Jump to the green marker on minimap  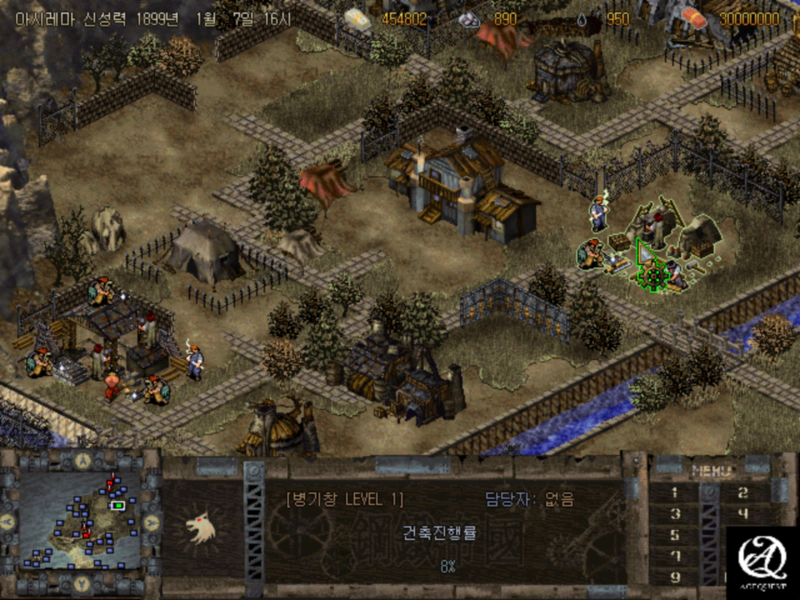coord(118,505)
